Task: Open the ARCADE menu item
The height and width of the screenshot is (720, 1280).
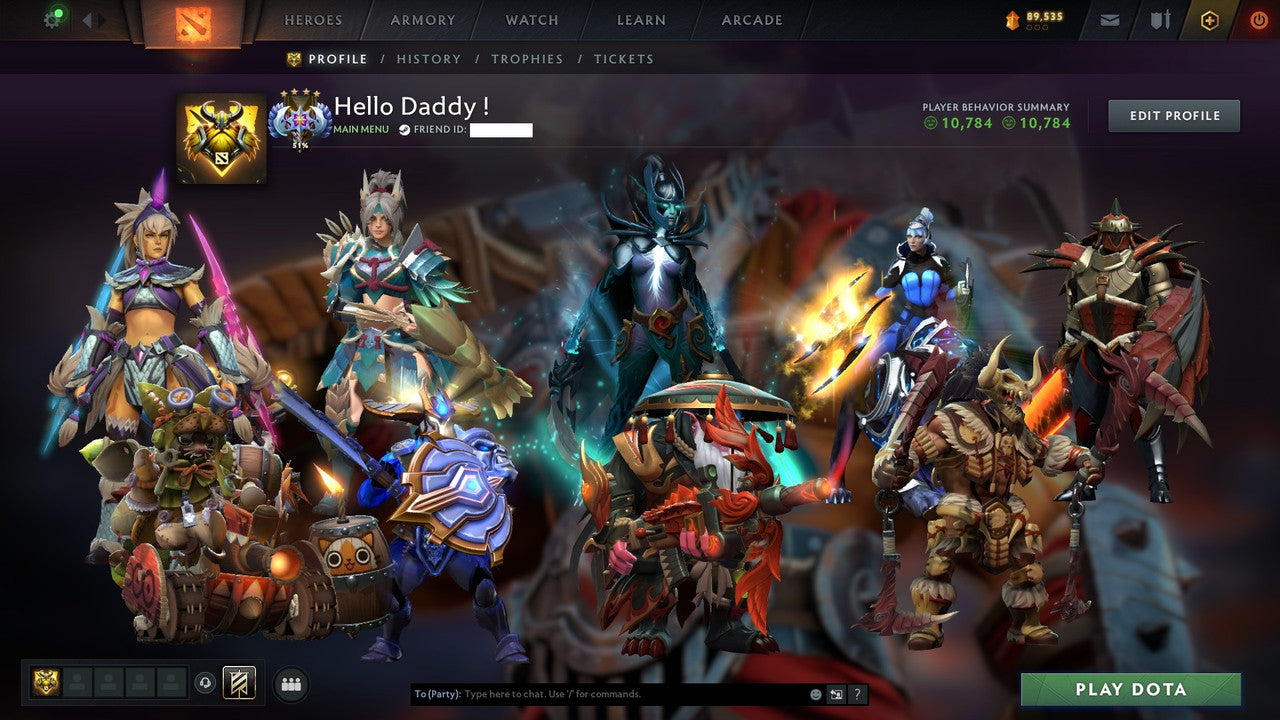Action: pyautogui.click(x=751, y=19)
